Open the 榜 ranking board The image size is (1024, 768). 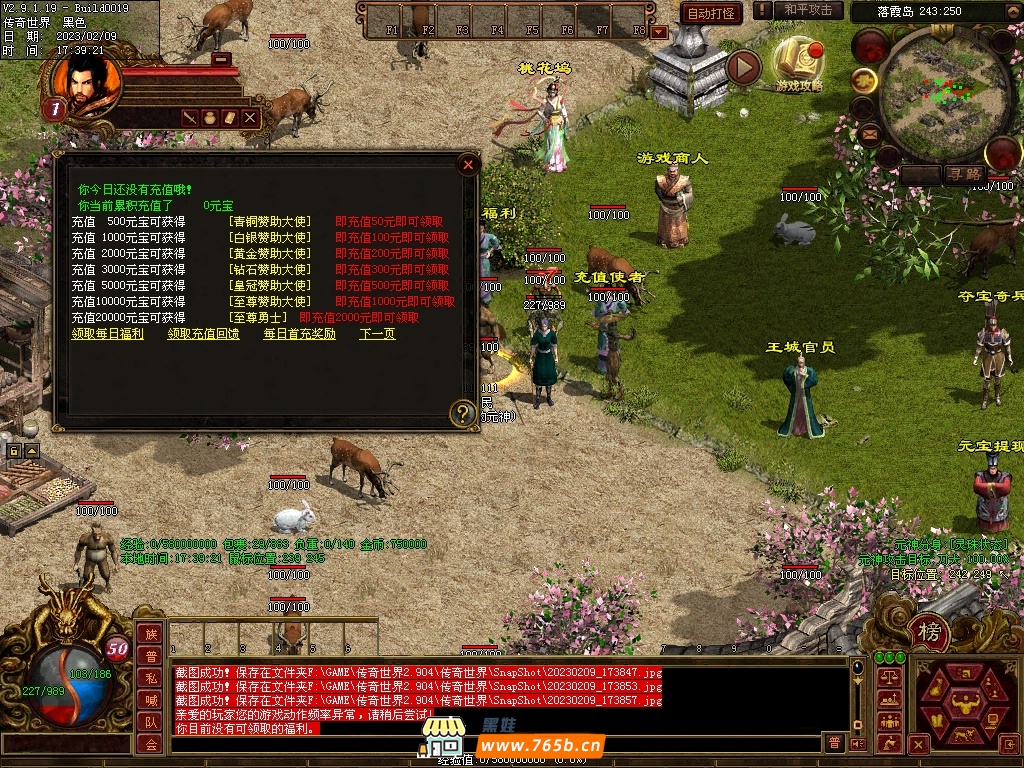[930, 632]
